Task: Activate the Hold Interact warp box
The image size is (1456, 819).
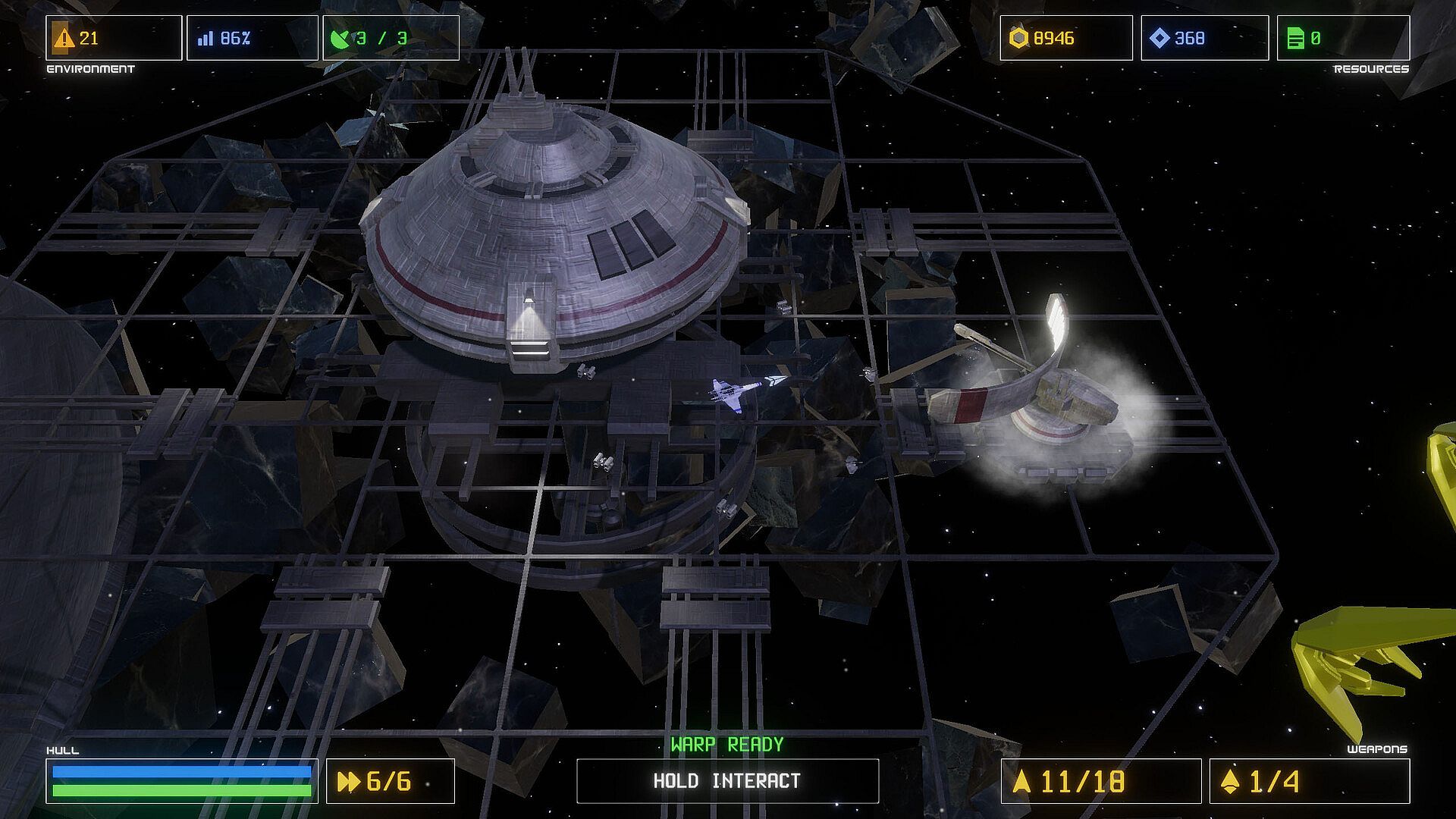Action: coord(727,780)
